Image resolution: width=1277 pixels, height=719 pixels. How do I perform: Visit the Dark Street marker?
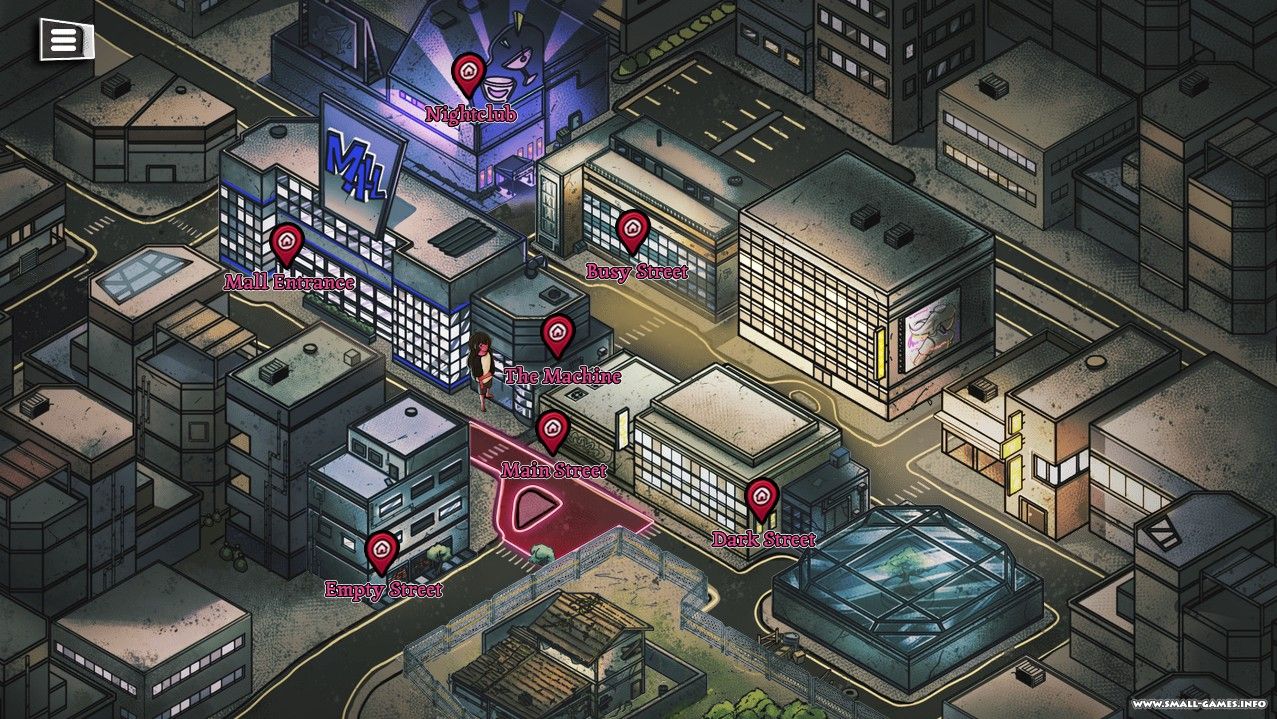[x=762, y=498]
